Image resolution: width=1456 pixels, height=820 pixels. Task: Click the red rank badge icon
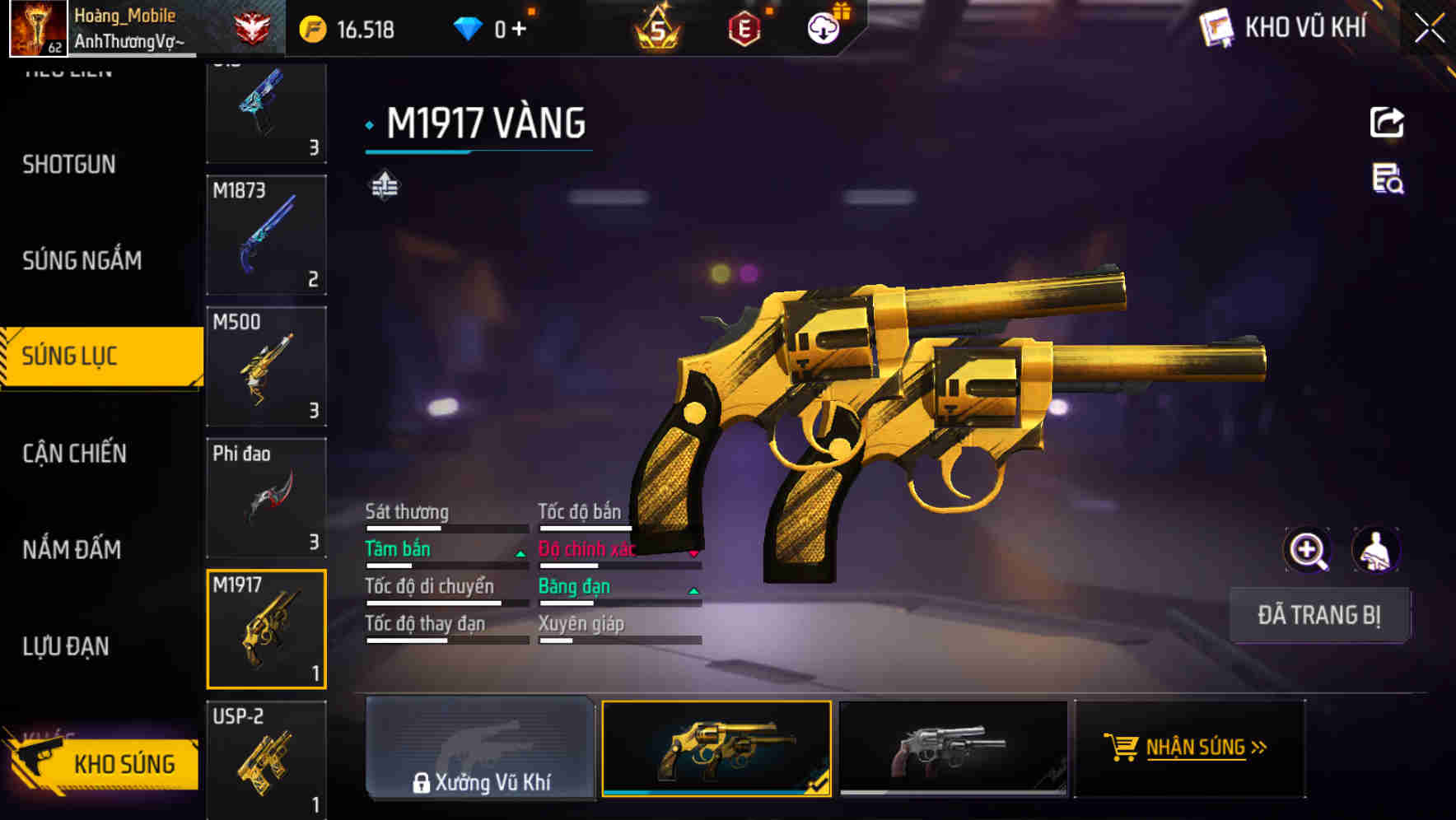click(250, 27)
